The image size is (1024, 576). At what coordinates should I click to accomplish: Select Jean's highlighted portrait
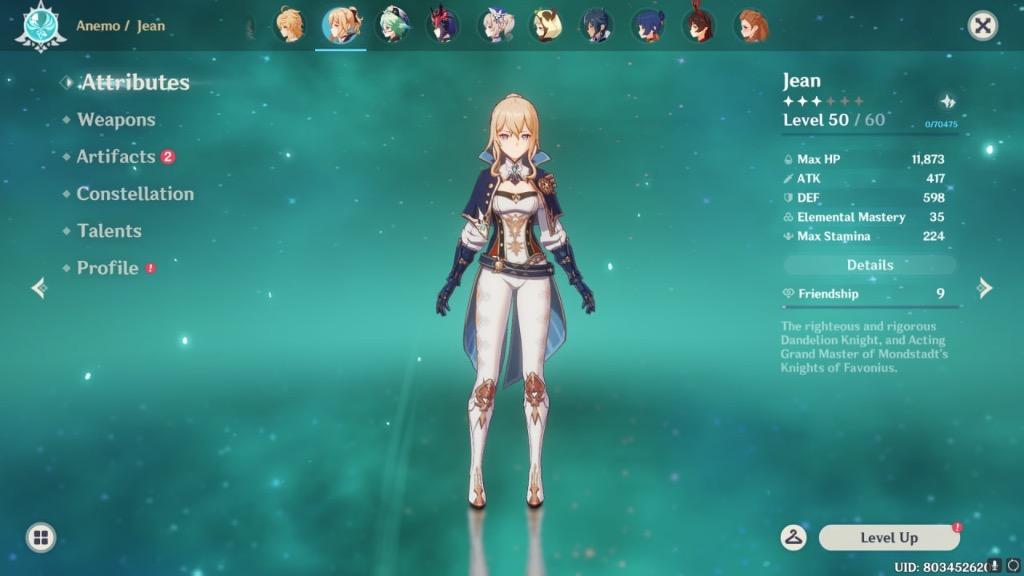[341, 25]
